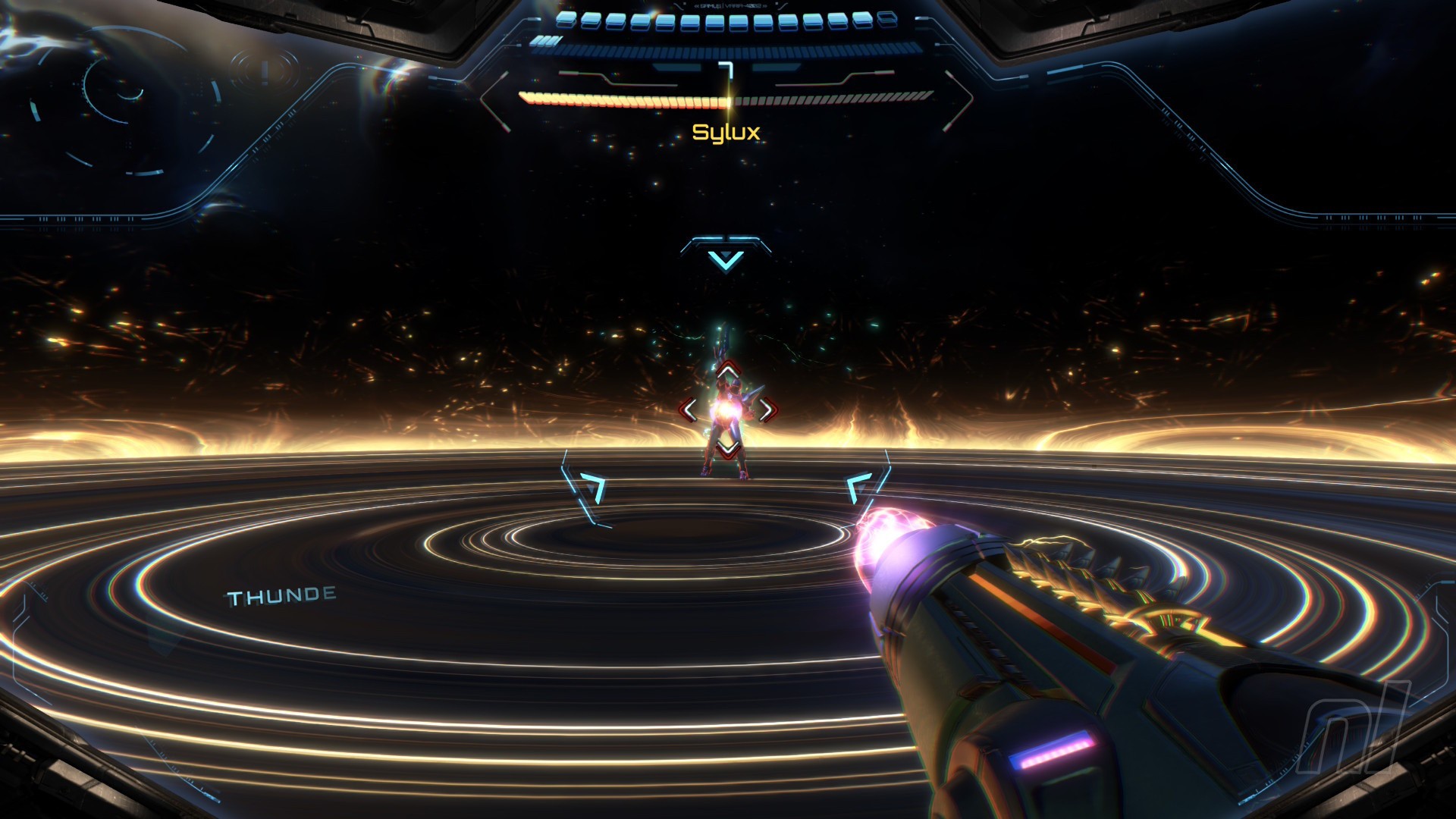1456x819 pixels.
Task: Select the Thunder weapon label
Action: click(x=282, y=597)
